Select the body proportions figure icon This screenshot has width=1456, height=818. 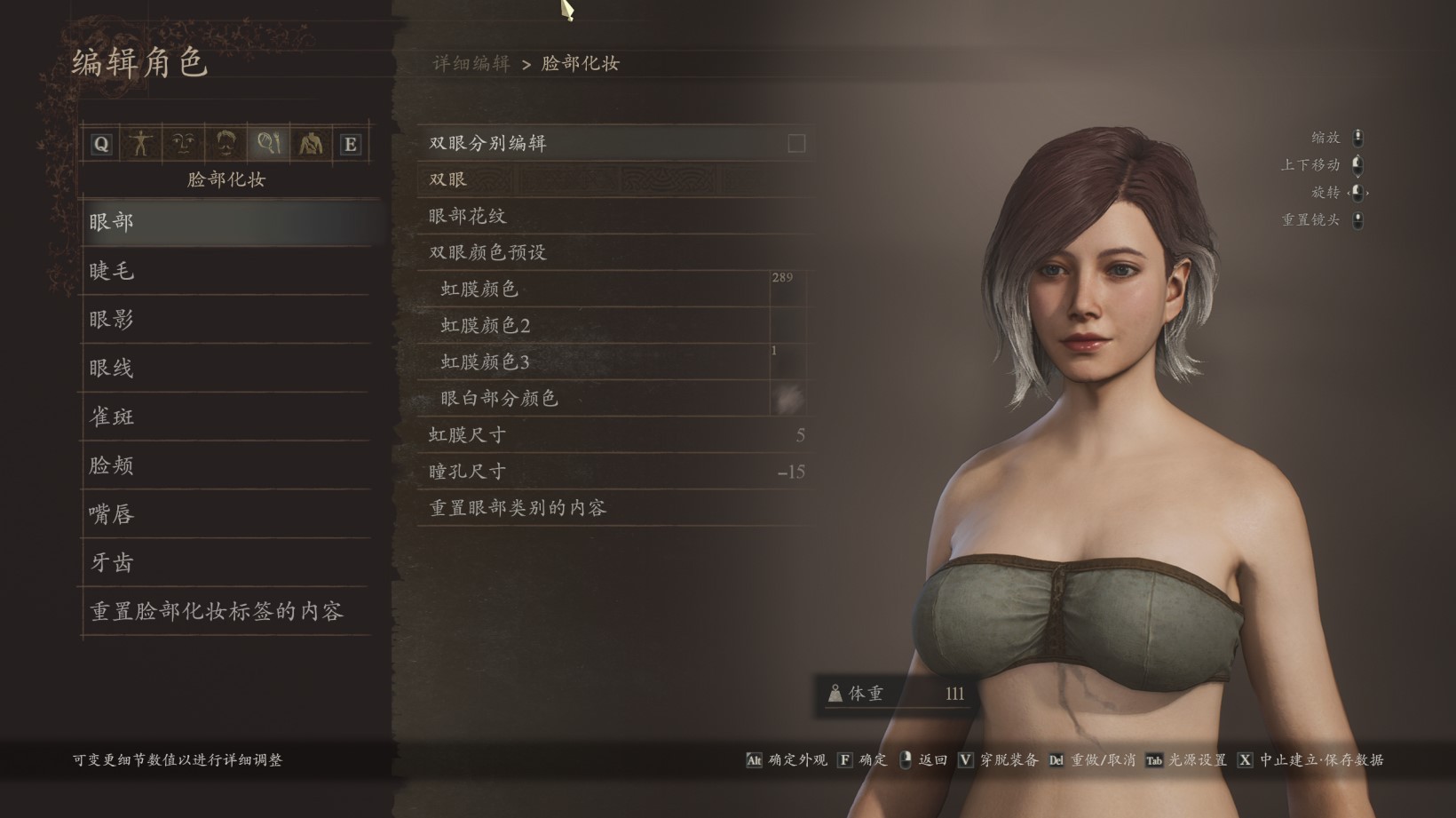(x=142, y=144)
